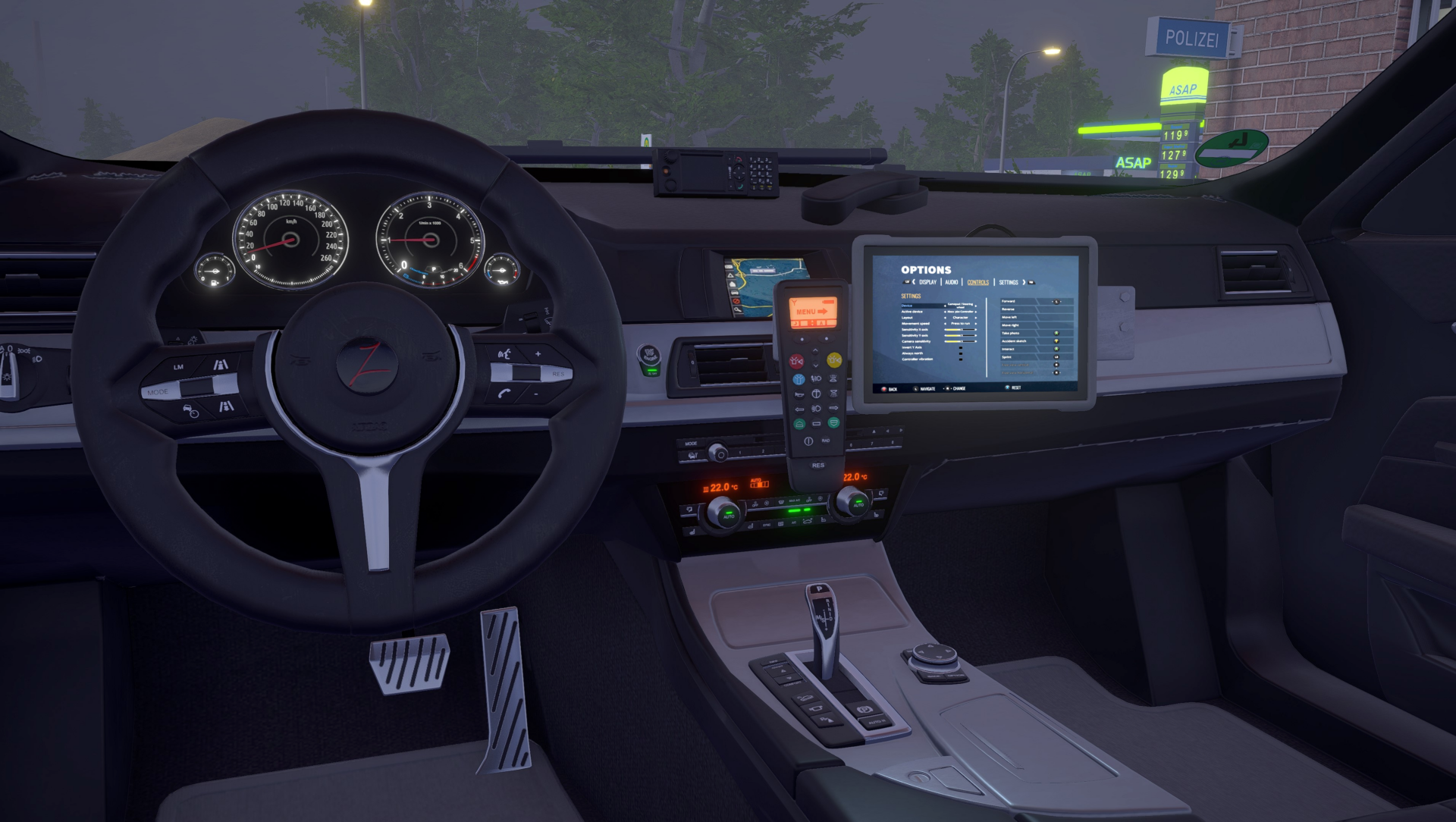Adjust the Camera sensitivity slider
Screen dimensions: 1456x822
pos(961,341)
